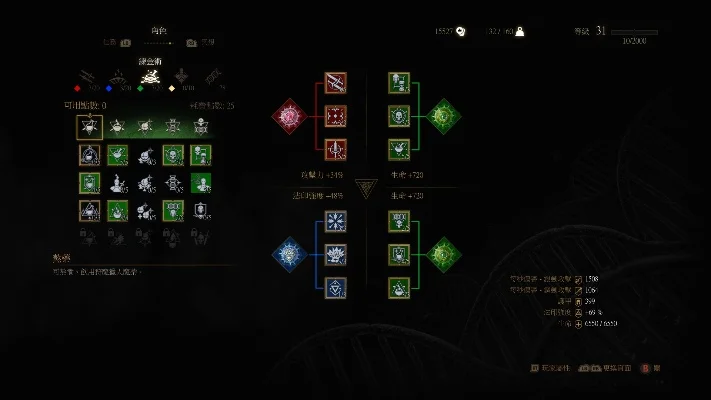
Task: Switch to the general skills armor tab
Action: [x=181, y=76]
